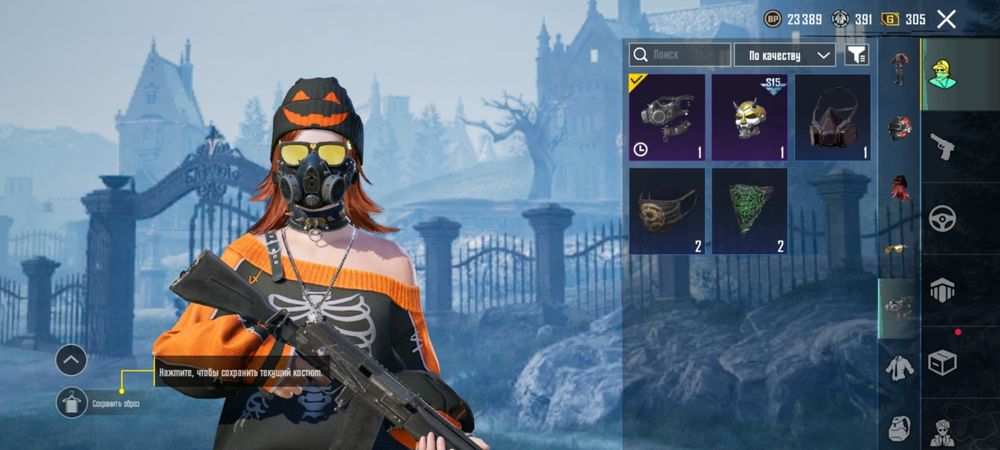Choose the gold S15 skull mask
Image resolution: width=1000 pixels, height=450 pixels.
pyautogui.click(x=749, y=118)
